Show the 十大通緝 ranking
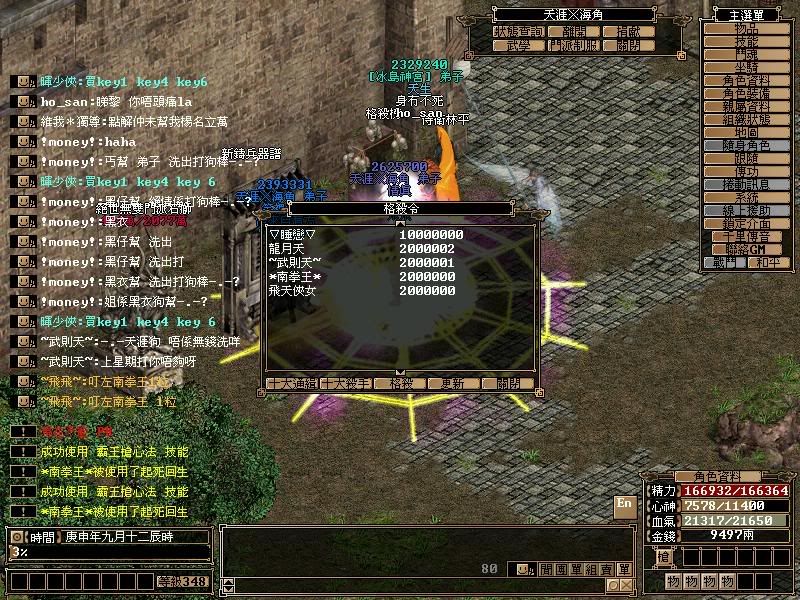This screenshot has height=600, width=800. pos(292,383)
